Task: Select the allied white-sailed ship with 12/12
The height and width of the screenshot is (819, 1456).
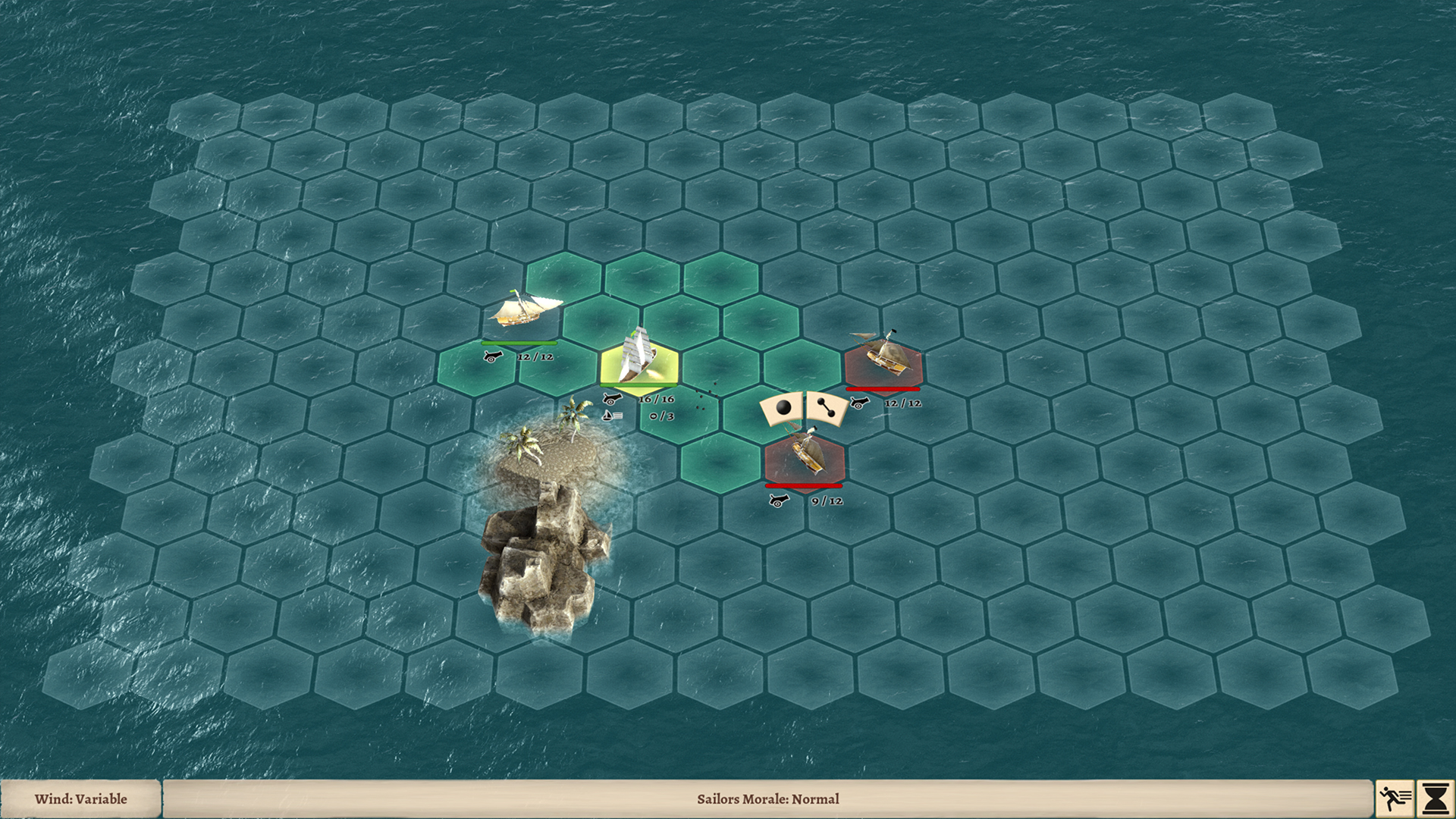Action: tap(525, 309)
